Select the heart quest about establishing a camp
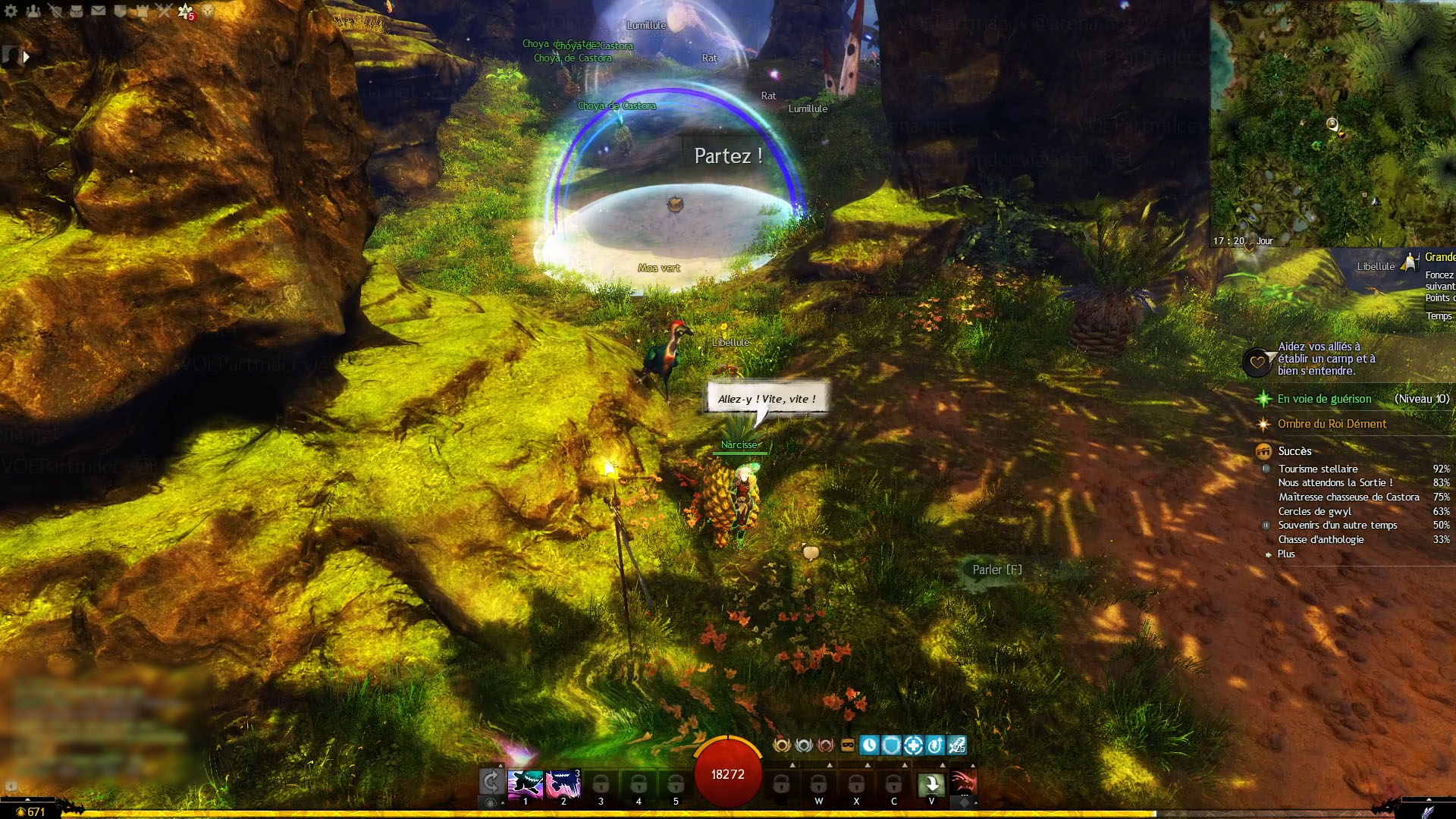Screen dimensions: 1456x819 (1326, 359)
